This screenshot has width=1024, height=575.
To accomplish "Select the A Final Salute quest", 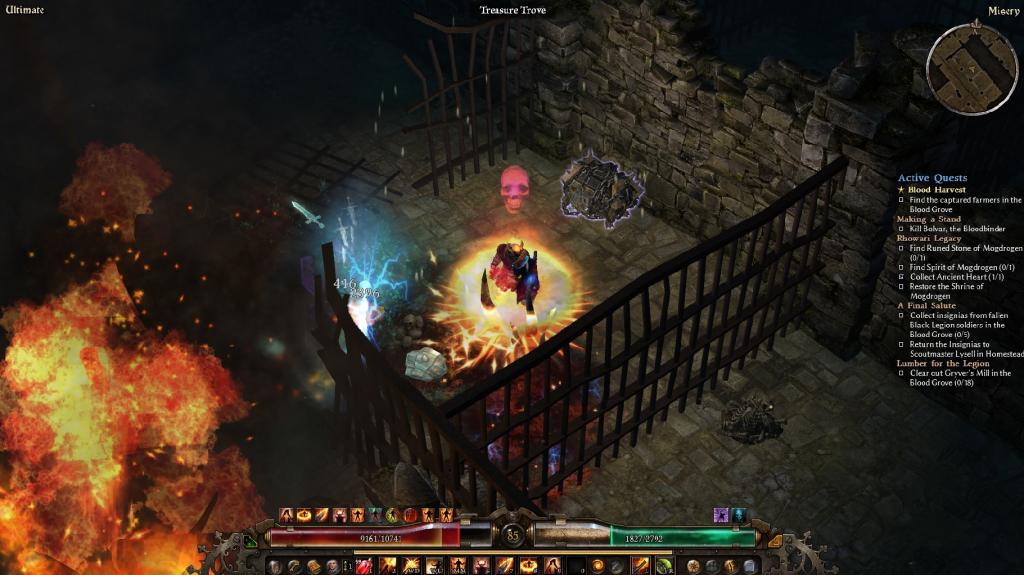I will pyautogui.click(x=927, y=305).
